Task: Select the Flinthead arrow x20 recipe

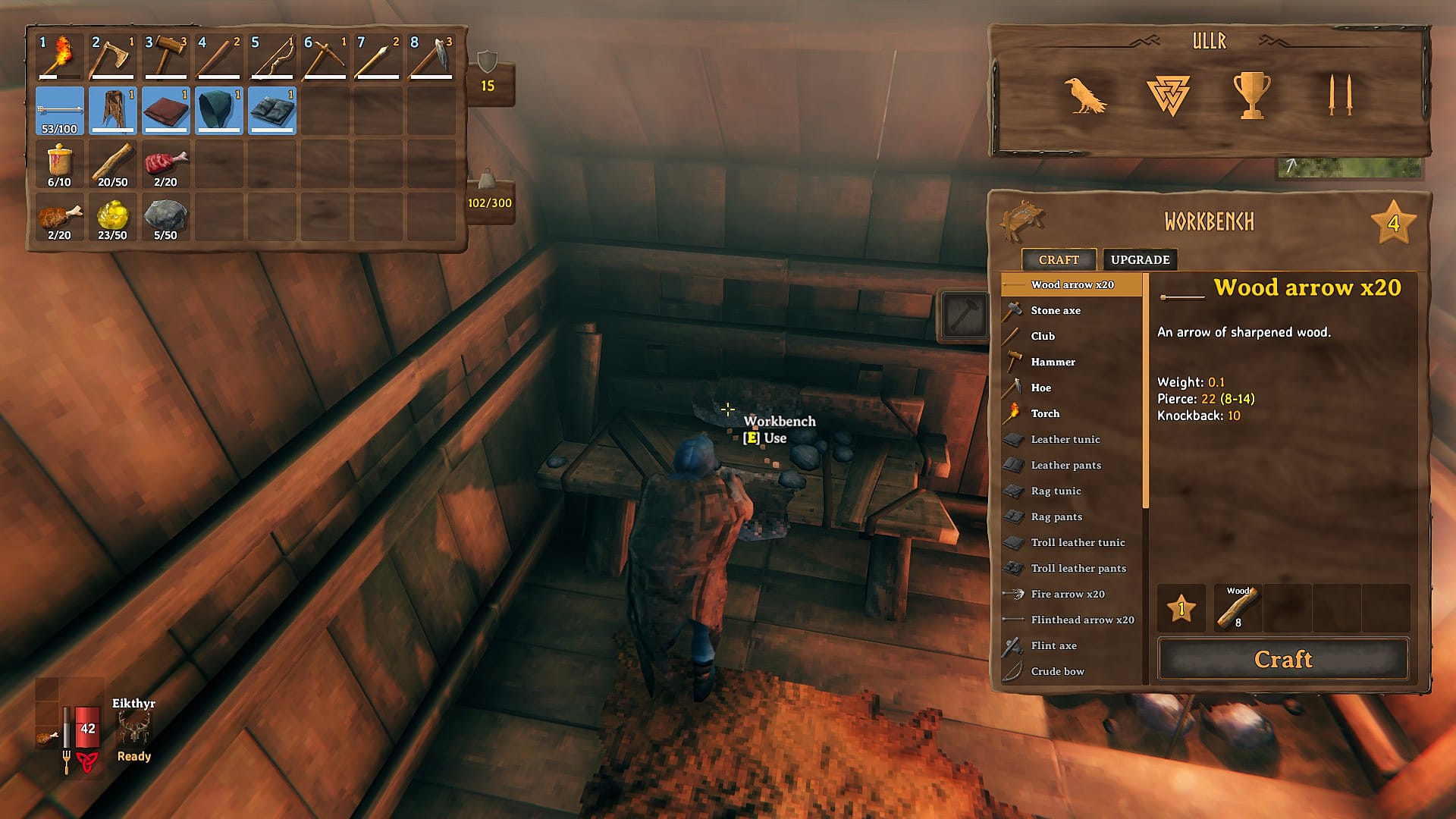Action: 1081,620
